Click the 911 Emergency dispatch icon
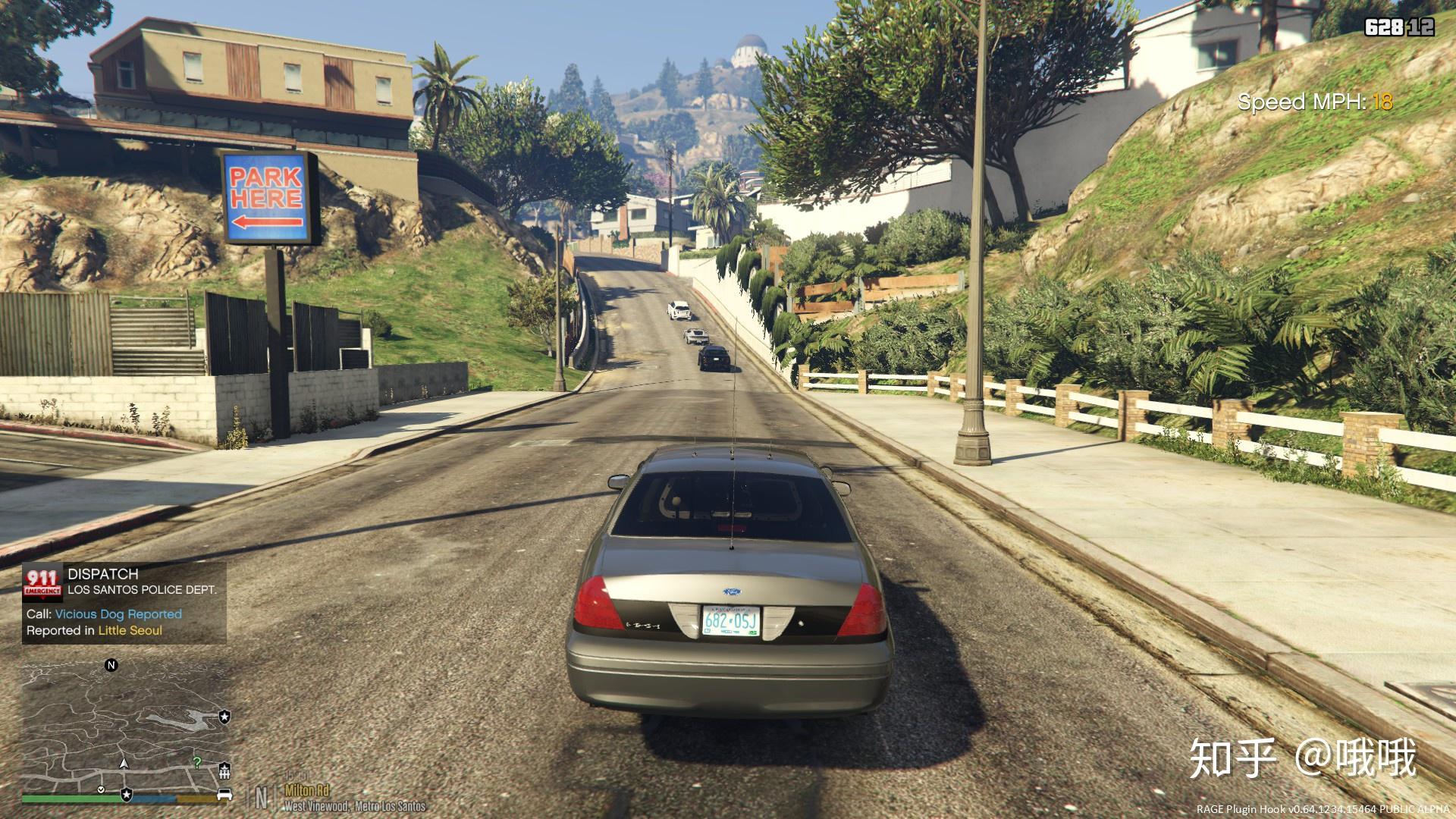This screenshot has width=1456, height=819. tap(42, 582)
